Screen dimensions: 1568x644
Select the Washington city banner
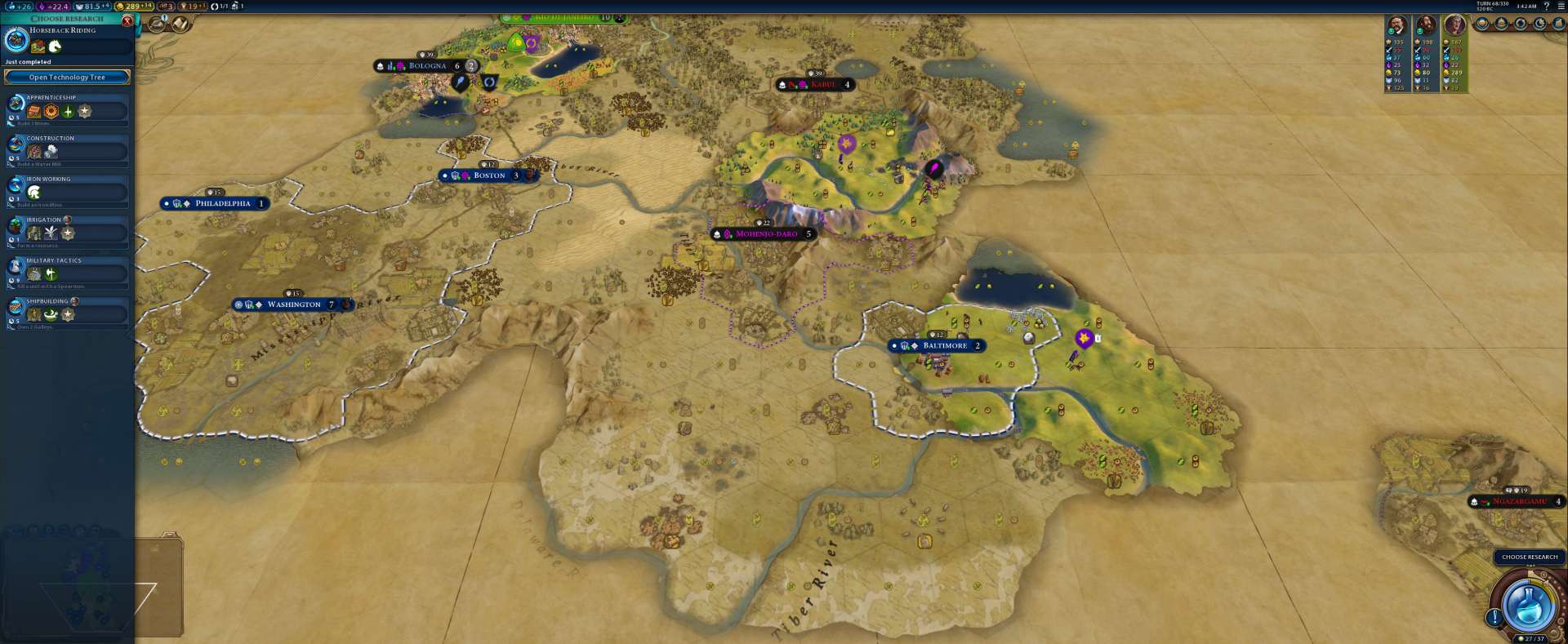point(294,304)
